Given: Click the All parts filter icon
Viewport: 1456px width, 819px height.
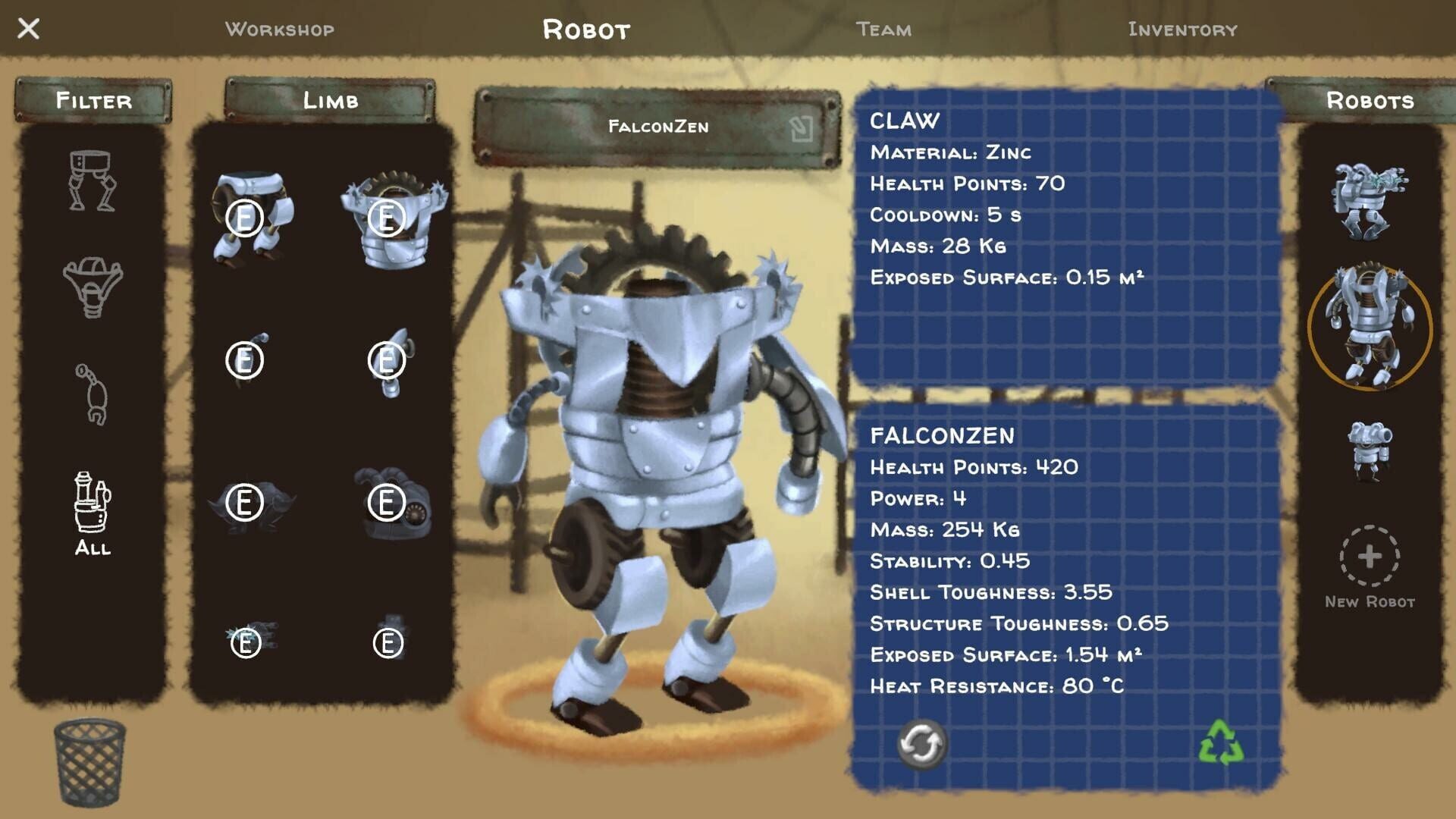Looking at the screenshot, I should click(91, 508).
